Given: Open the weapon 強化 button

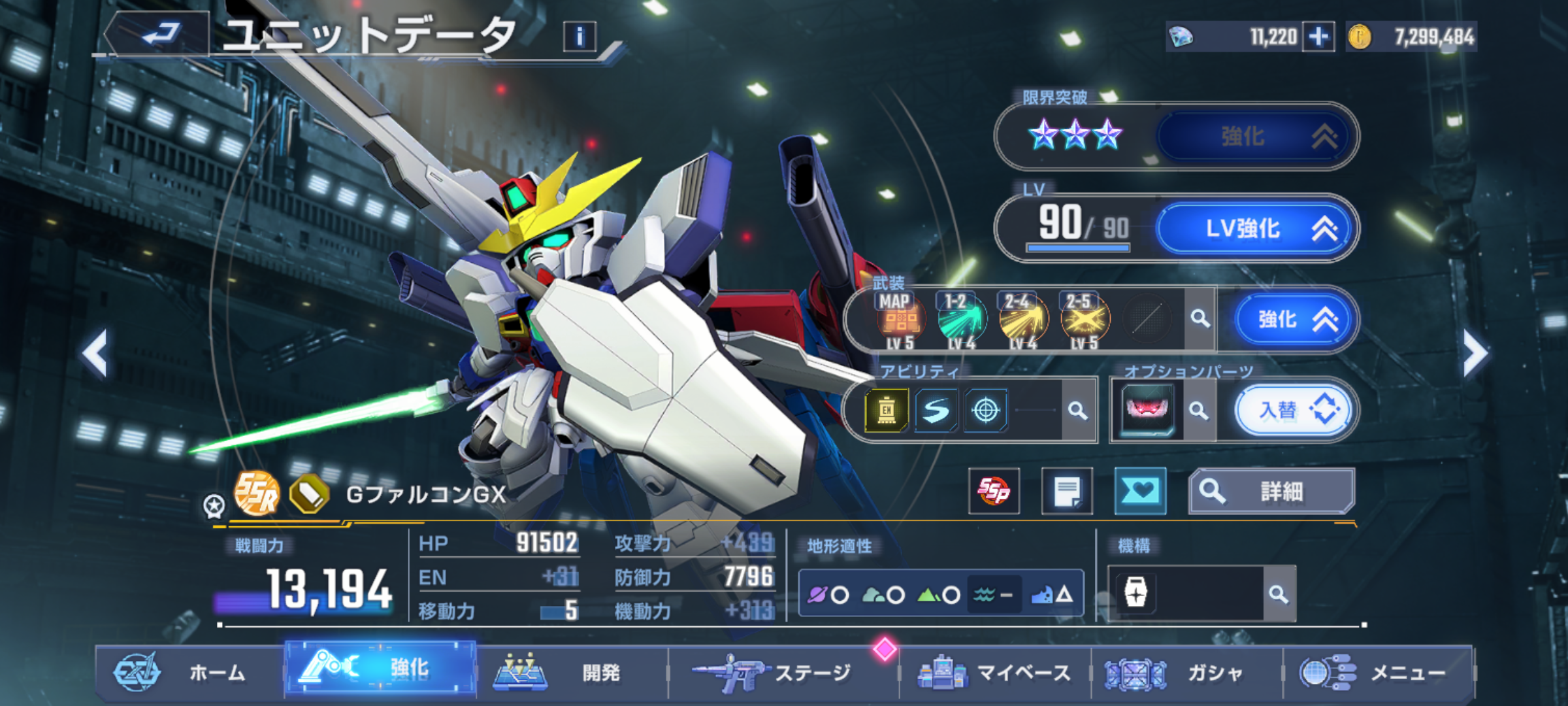Looking at the screenshot, I should coord(1294,320).
